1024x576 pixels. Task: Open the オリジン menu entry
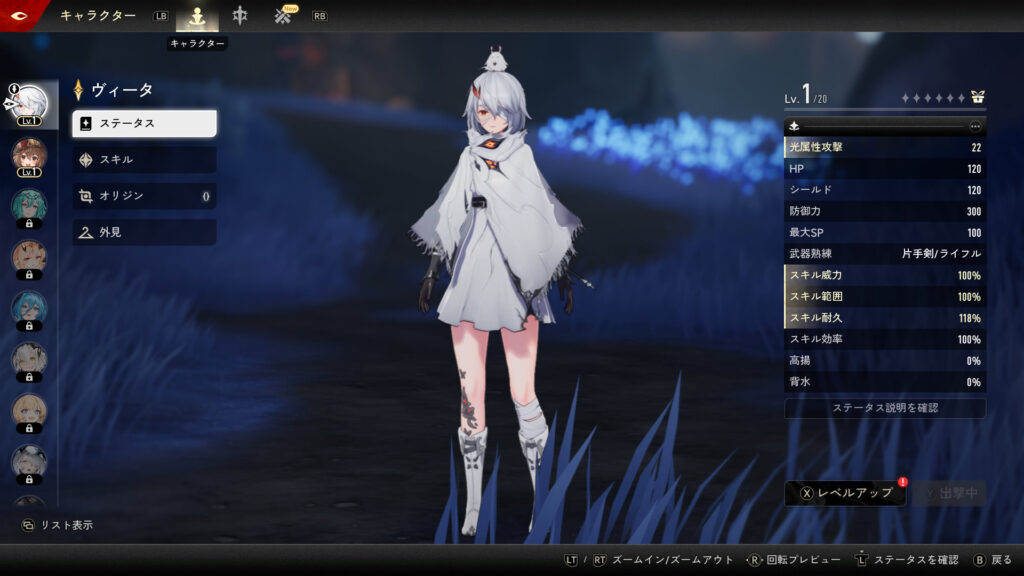(x=144, y=196)
